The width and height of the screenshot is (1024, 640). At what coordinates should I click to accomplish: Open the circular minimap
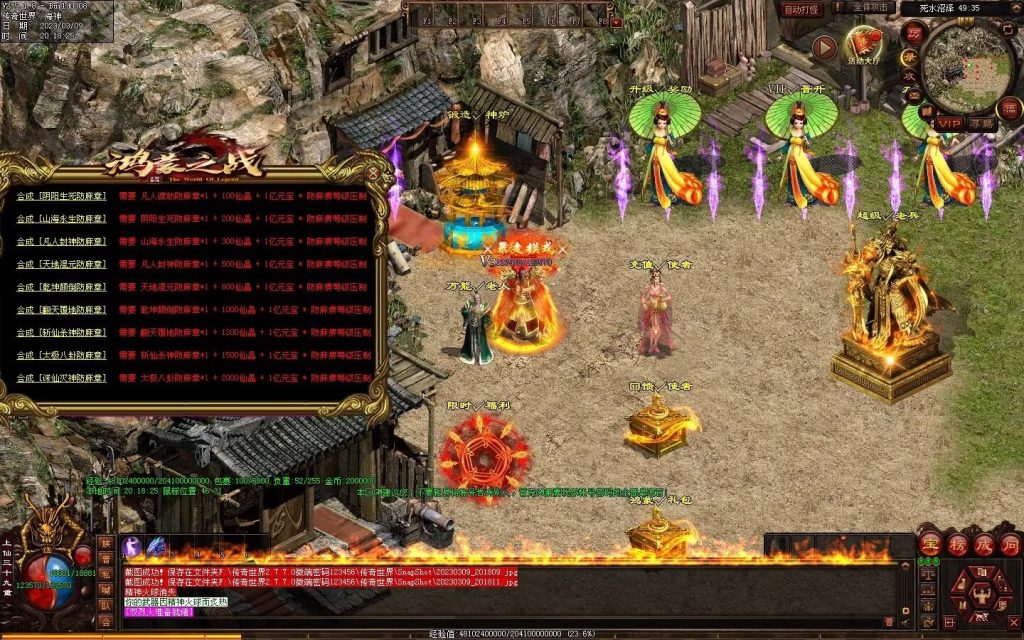point(967,67)
